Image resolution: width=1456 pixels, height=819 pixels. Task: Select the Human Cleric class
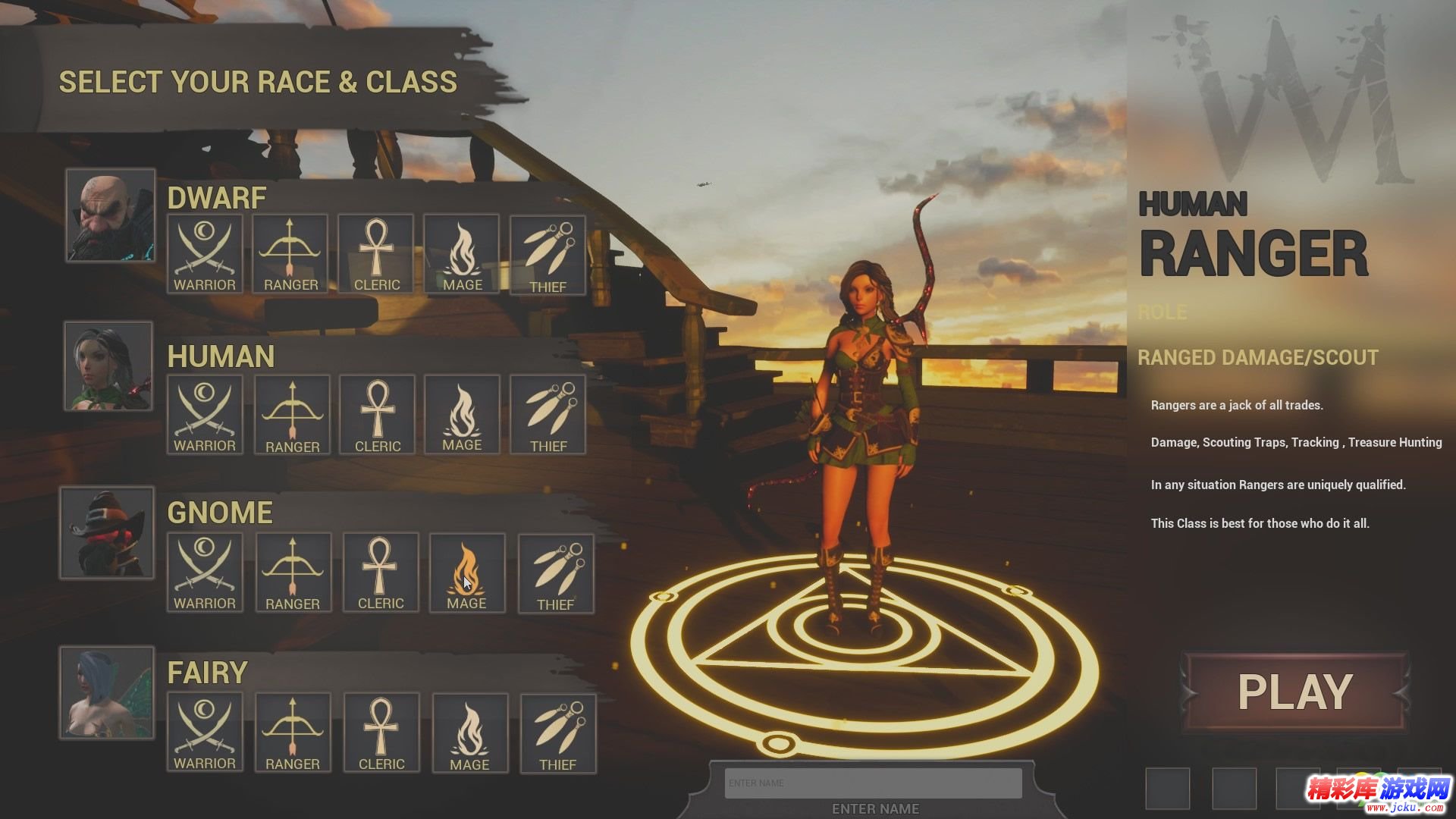[x=377, y=414]
